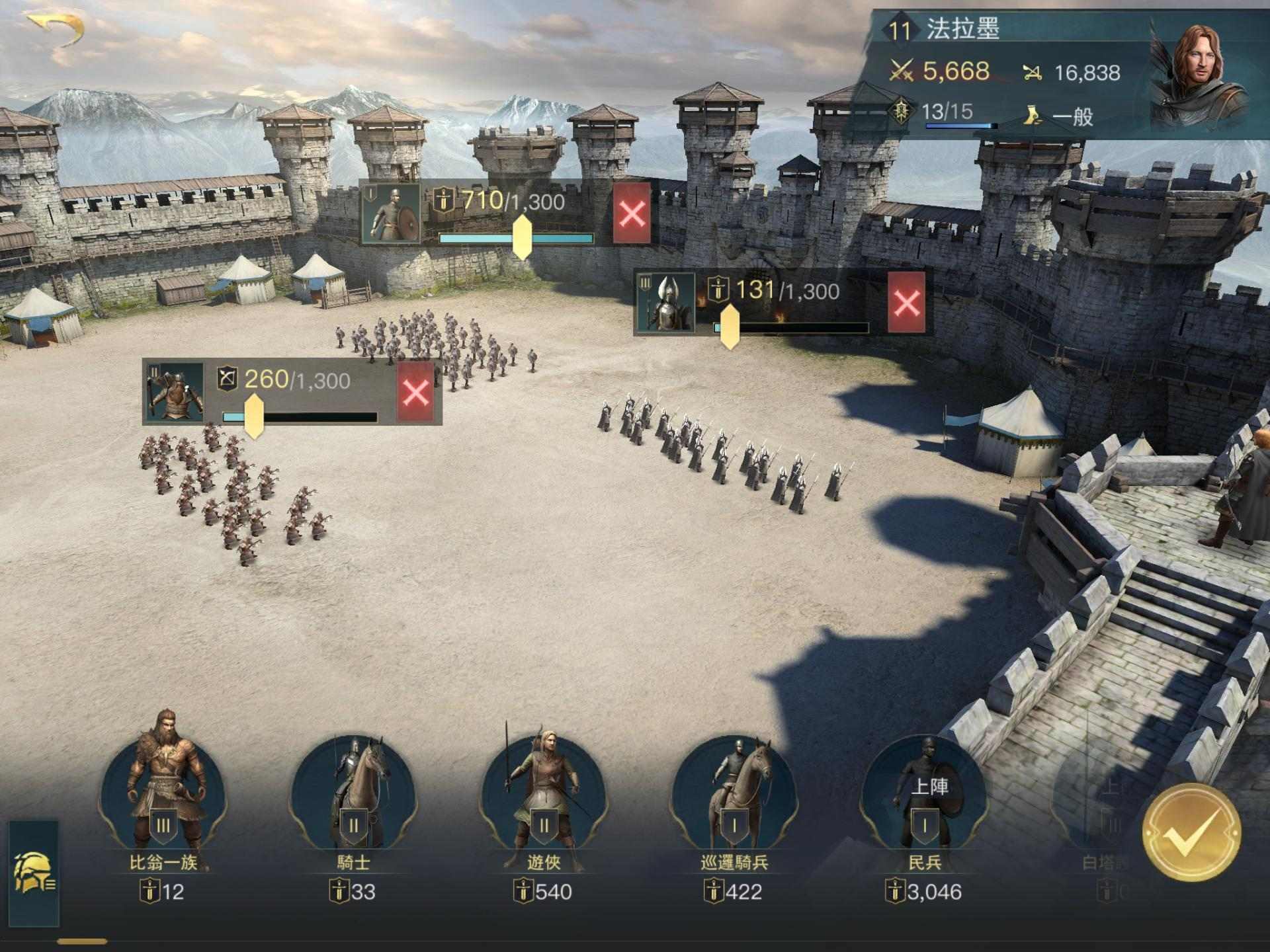Adjust the 131 troop slider handle
Screen dimensions: 1270x952
click(x=729, y=327)
